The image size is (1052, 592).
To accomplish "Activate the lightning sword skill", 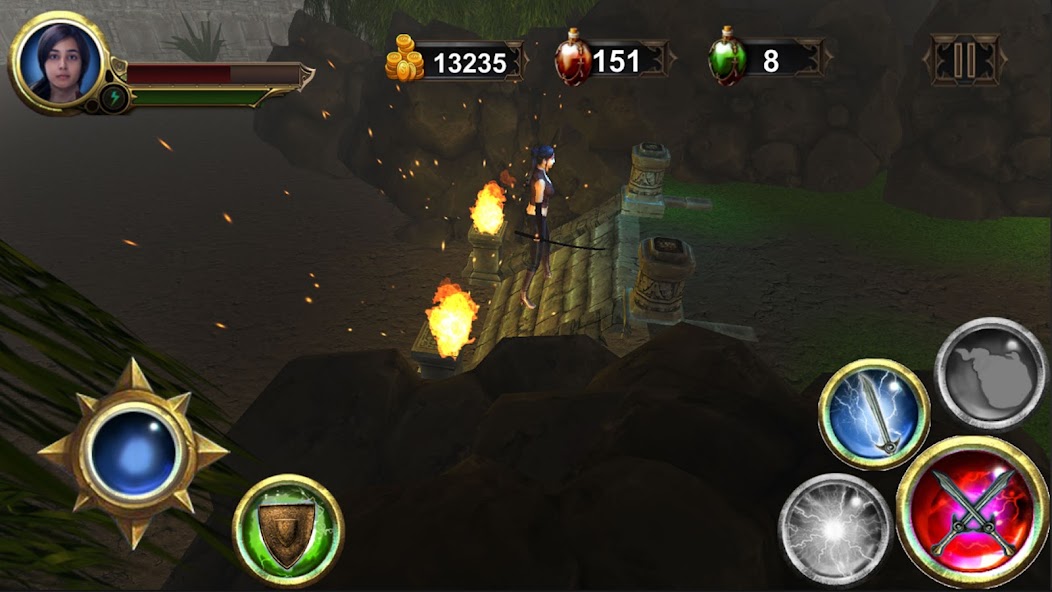I will click(874, 413).
